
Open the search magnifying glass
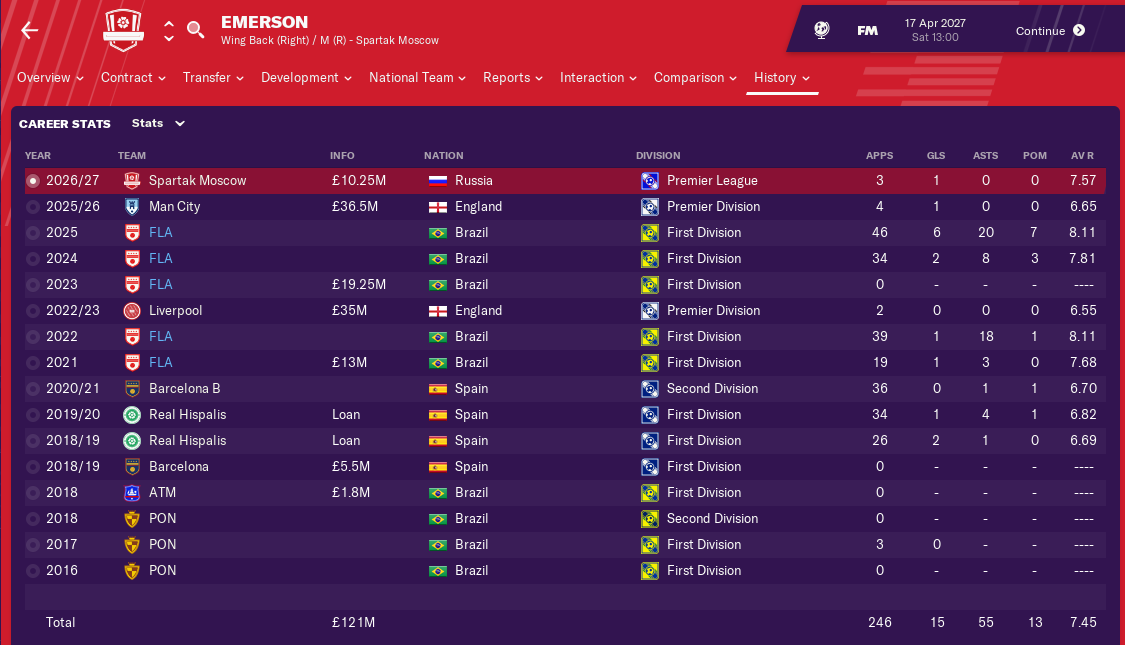point(196,30)
